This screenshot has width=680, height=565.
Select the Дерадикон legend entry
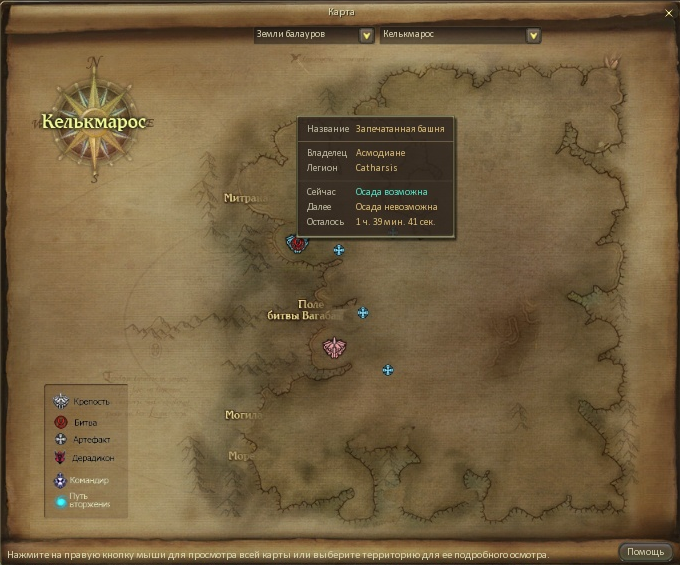(x=88, y=458)
